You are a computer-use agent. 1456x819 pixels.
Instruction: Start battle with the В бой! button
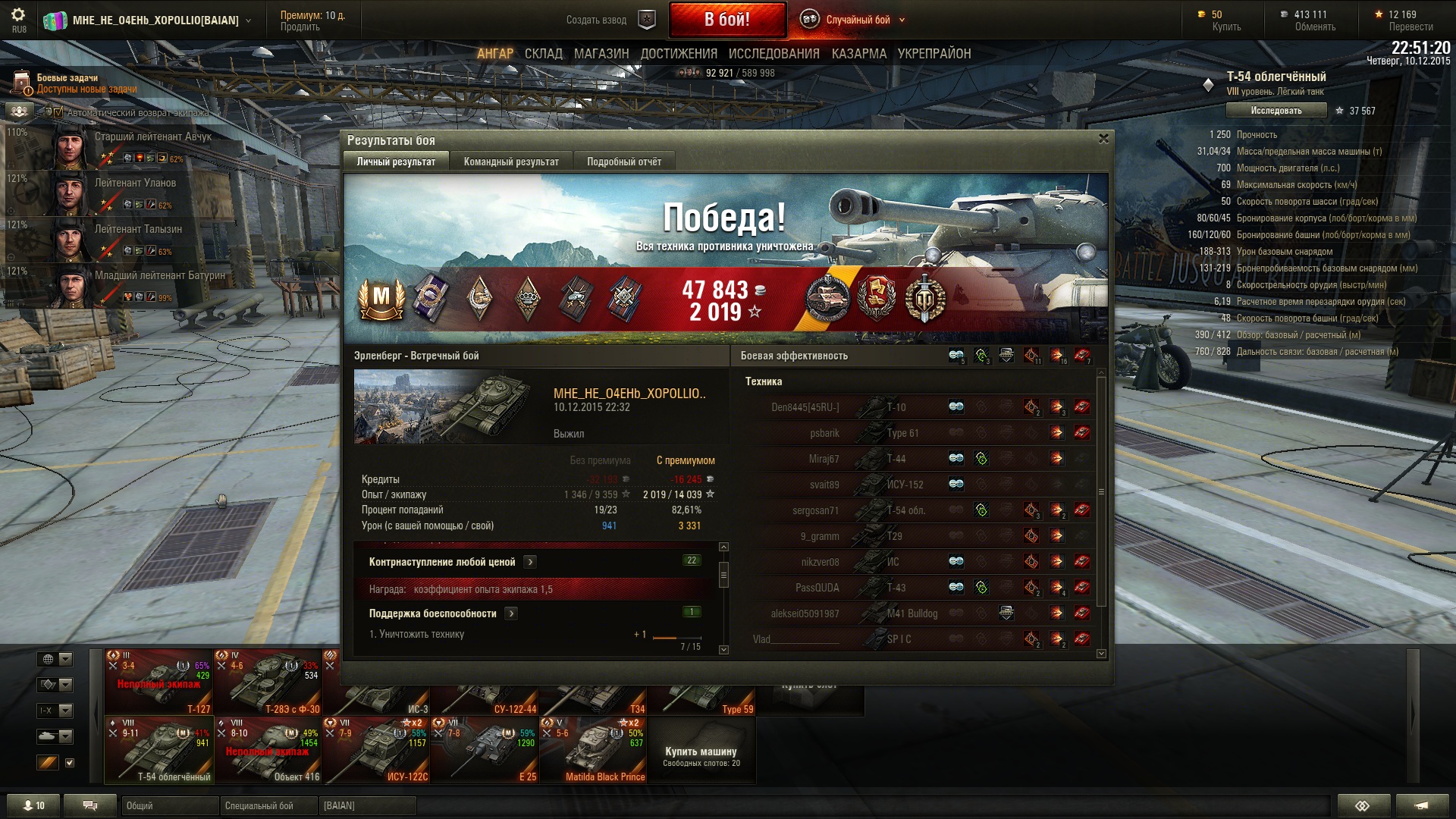(x=726, y=20)
